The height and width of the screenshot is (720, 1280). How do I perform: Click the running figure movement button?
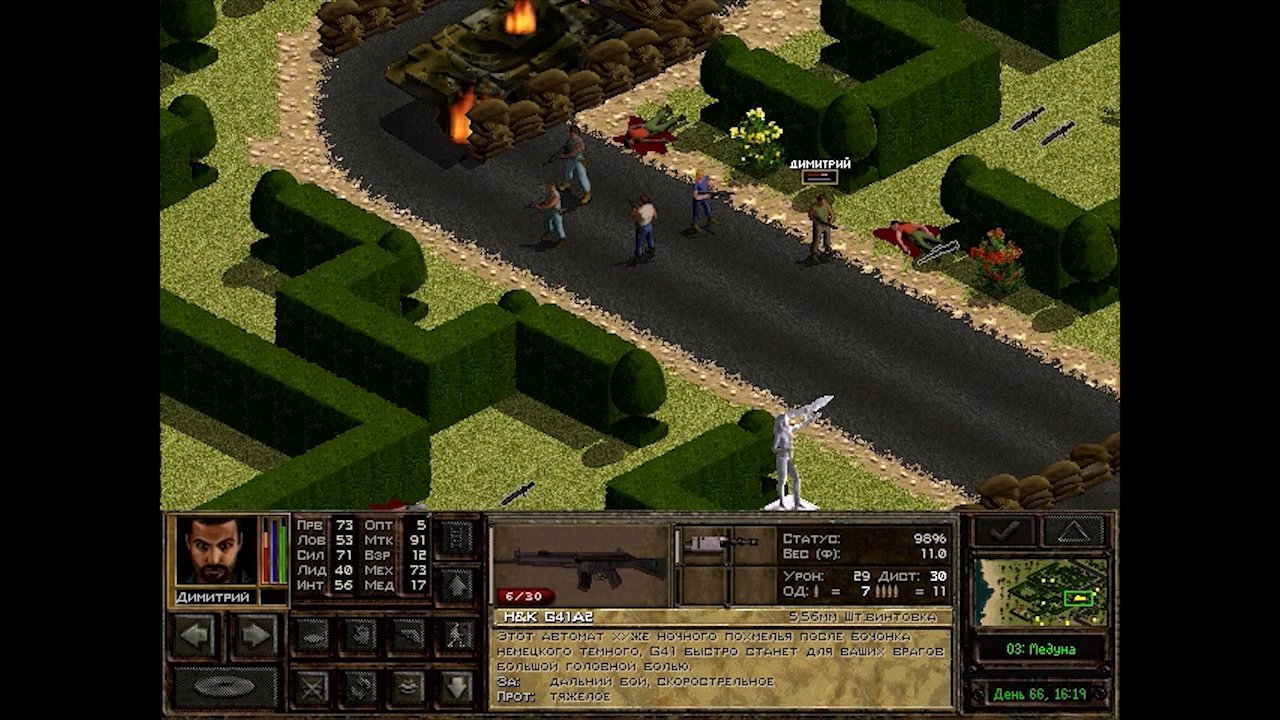[x=458, y=636]
